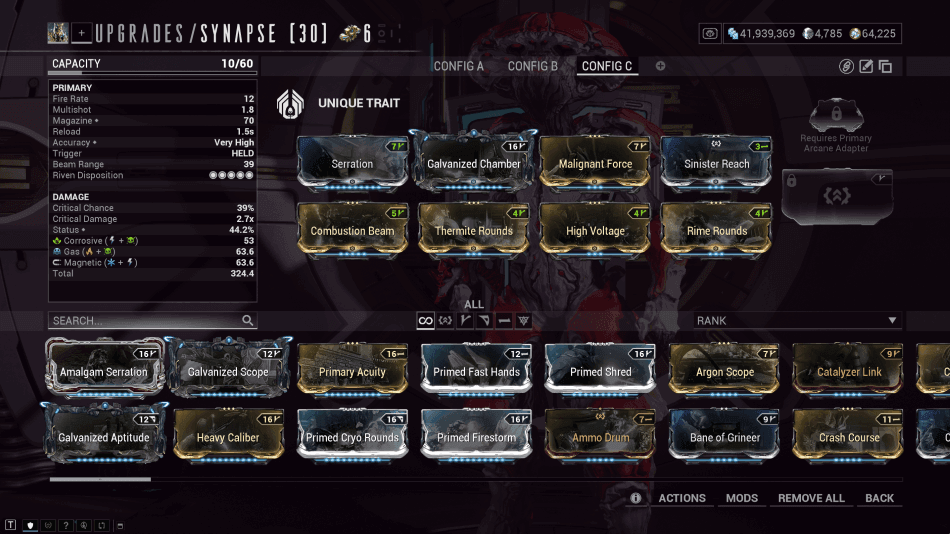Choose the Argon Scope mod card
This screenshot has width=950, height=534.
tap(725, 371)
